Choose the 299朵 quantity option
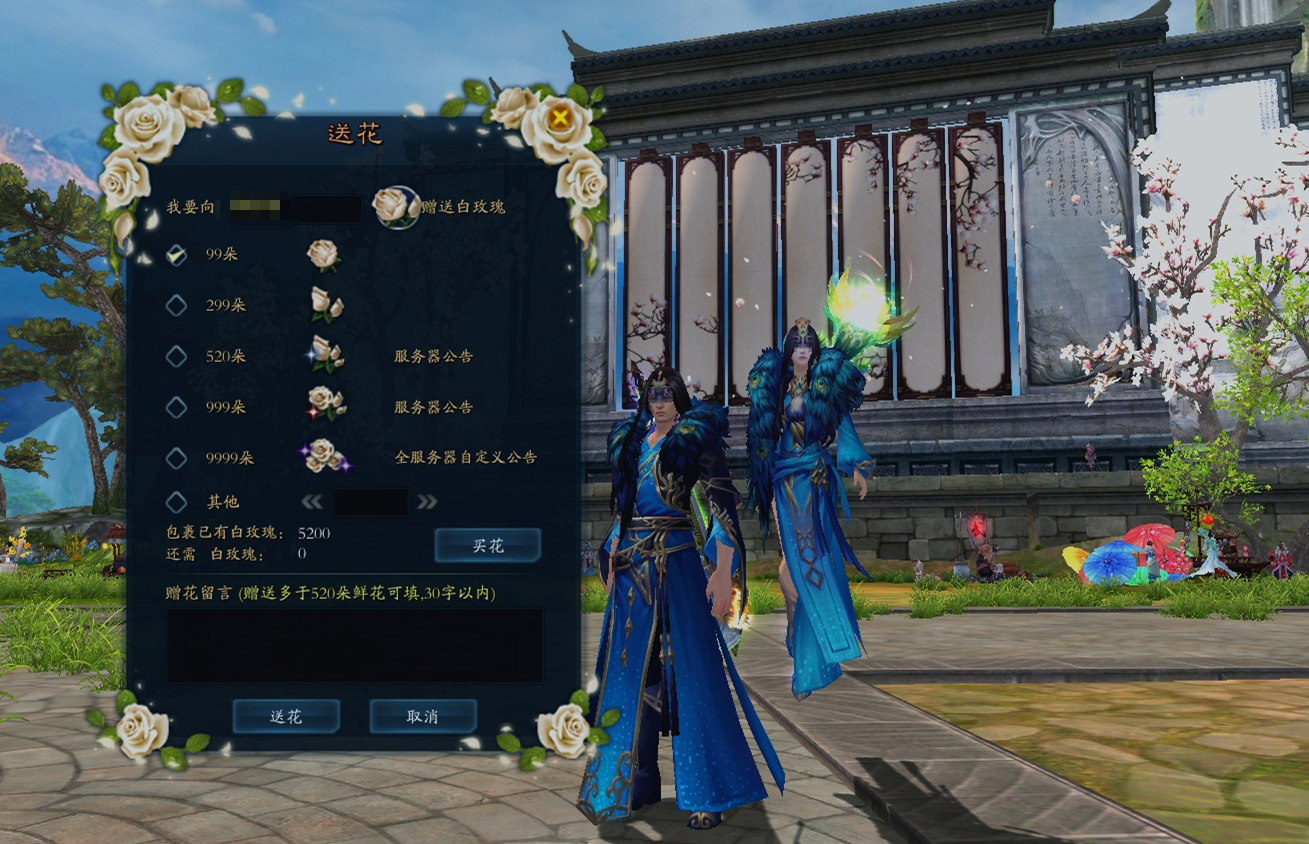 pyautogui.click(x=176, y=305)
